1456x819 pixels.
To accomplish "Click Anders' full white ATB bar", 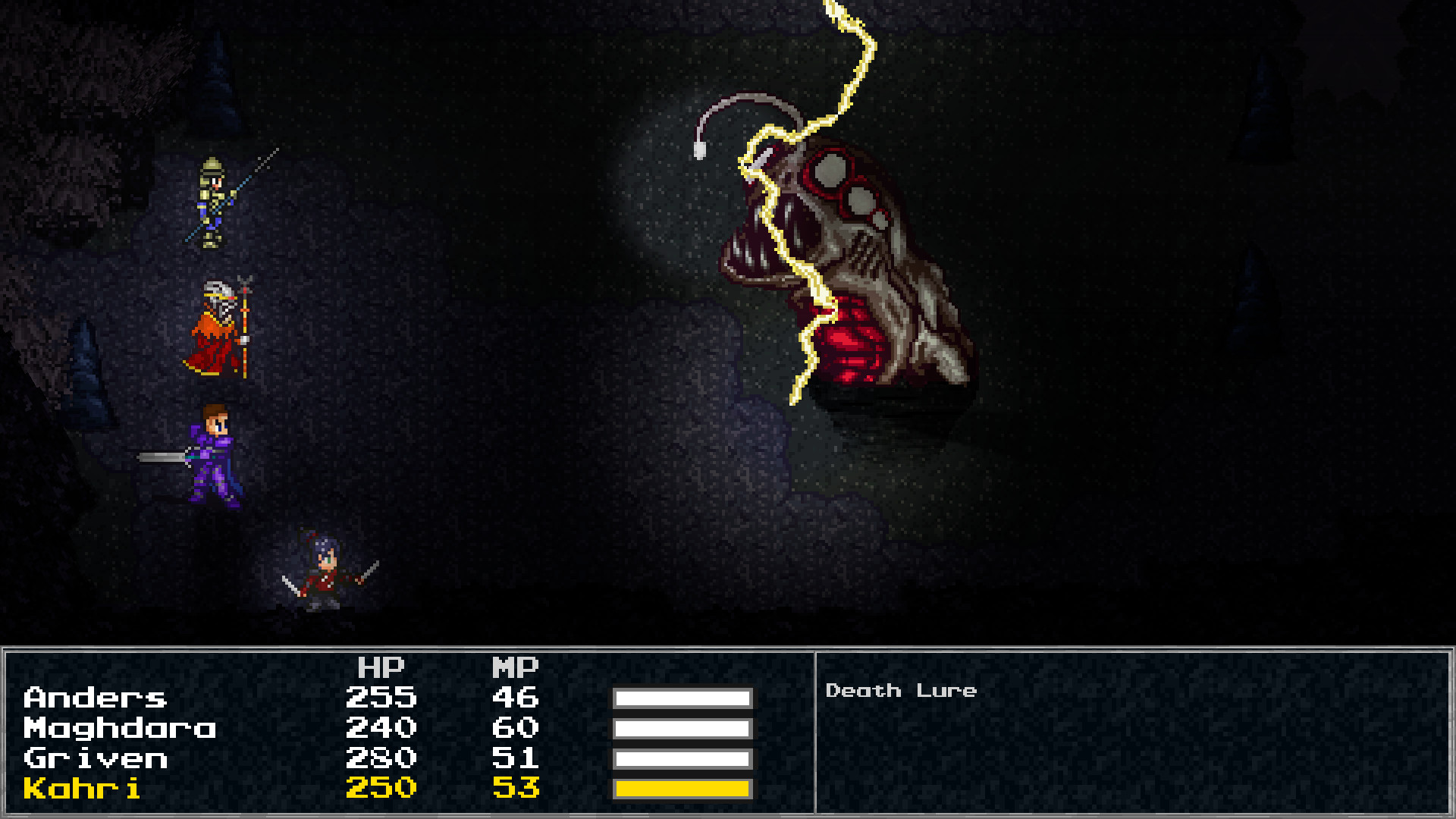I will coord(682,699).
